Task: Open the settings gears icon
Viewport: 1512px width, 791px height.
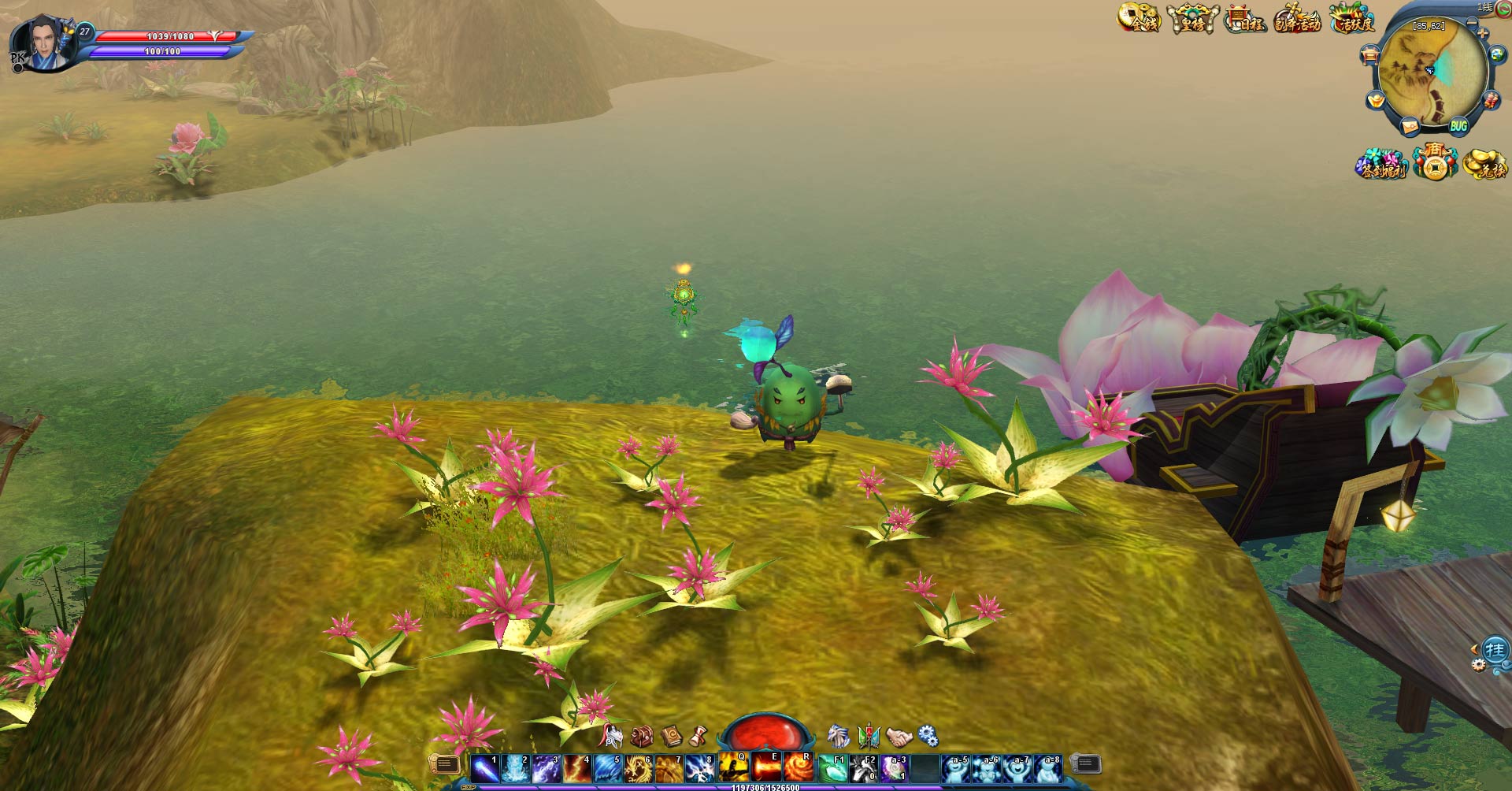Action: click(928, 737)
